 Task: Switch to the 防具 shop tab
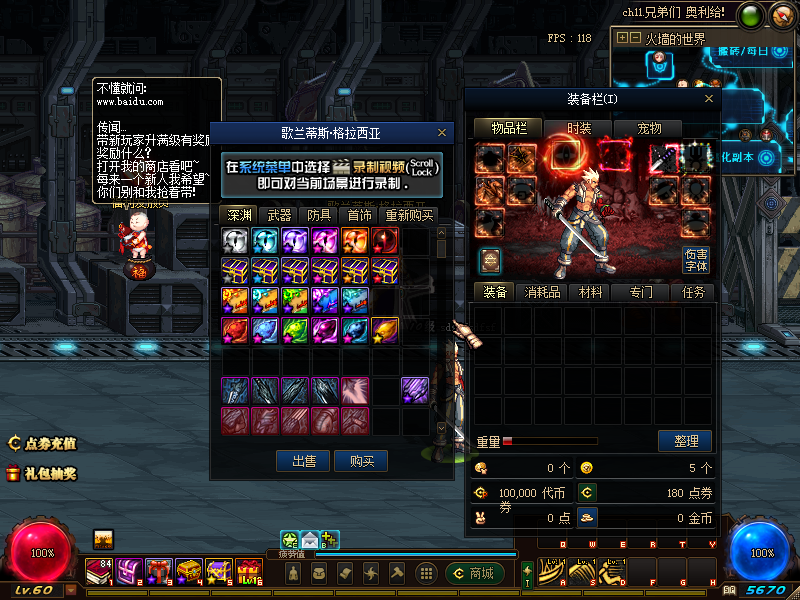point(320,215)
